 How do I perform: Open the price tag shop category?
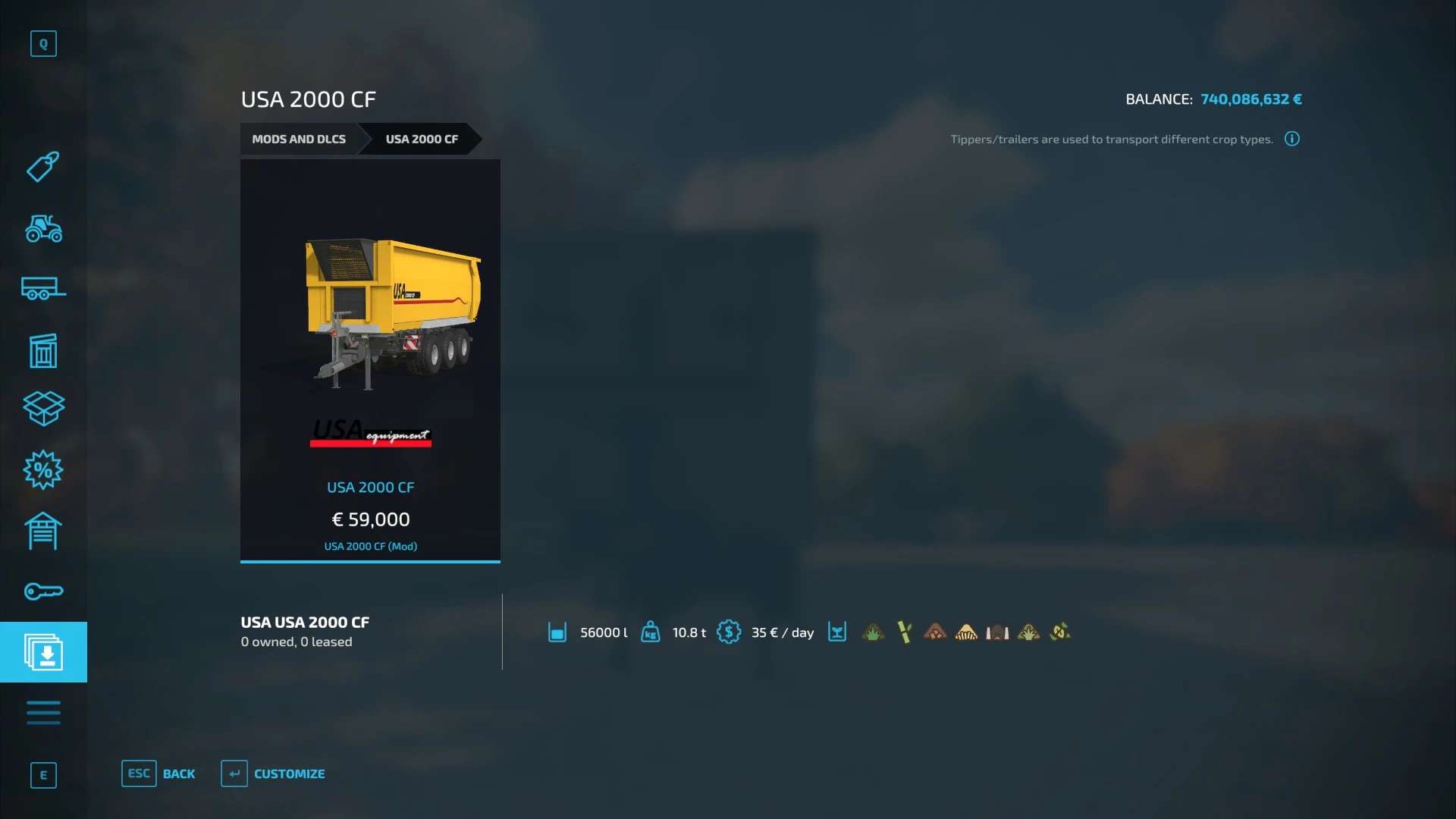coord(43,167)
